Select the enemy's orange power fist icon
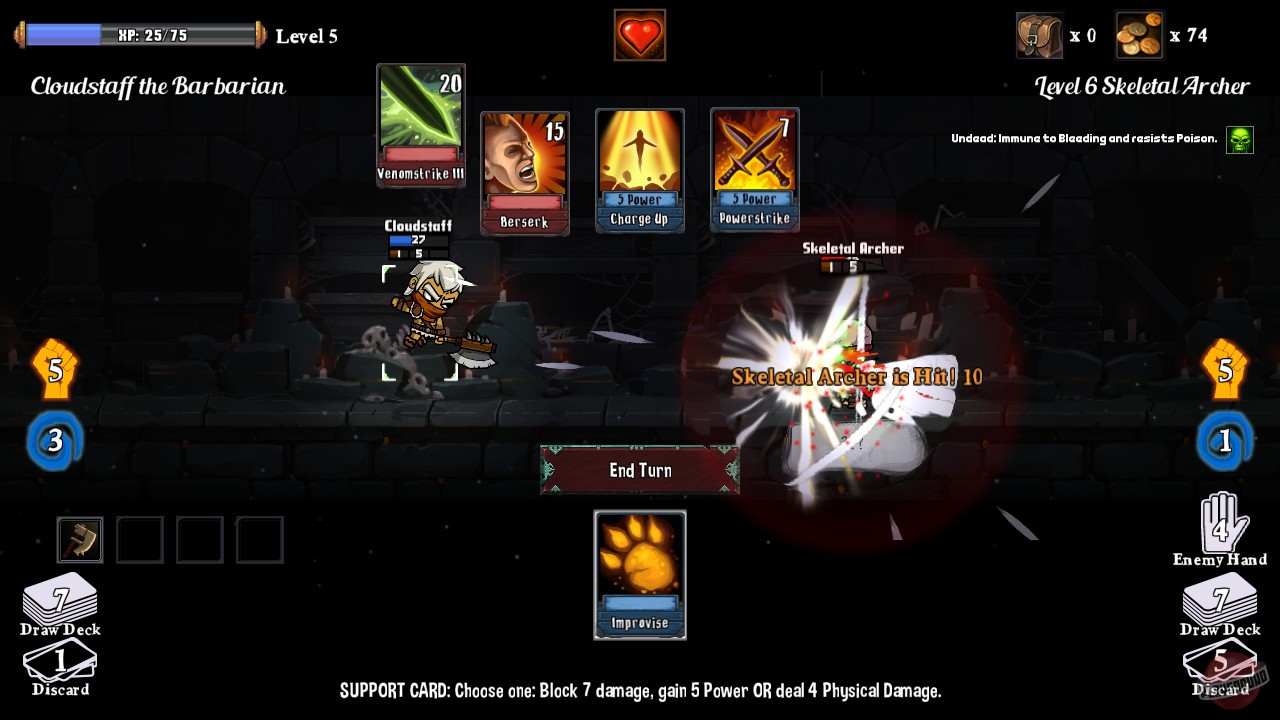The image size is (1280, 720). coord(1225,368)
